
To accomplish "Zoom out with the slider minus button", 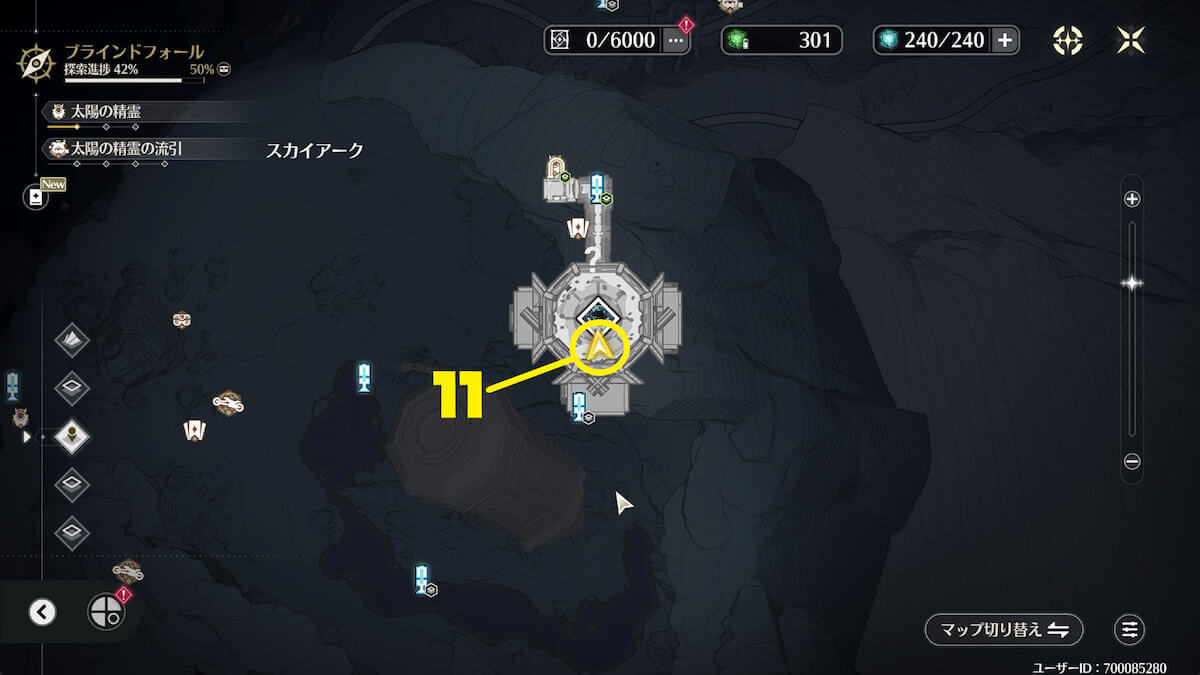I will point(1132,462).
